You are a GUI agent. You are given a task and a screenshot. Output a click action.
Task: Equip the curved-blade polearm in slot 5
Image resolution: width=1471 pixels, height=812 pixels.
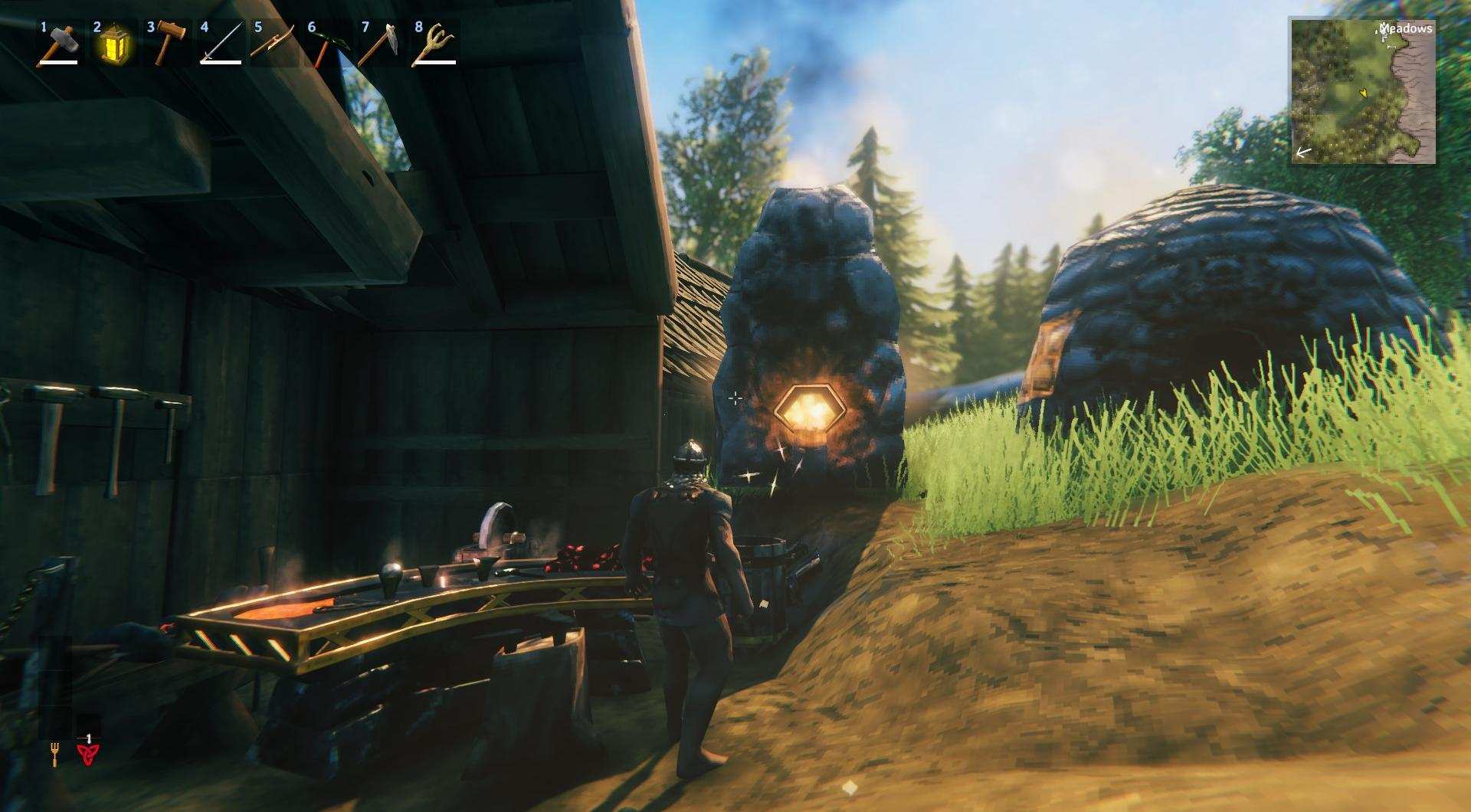pos(274,44)
